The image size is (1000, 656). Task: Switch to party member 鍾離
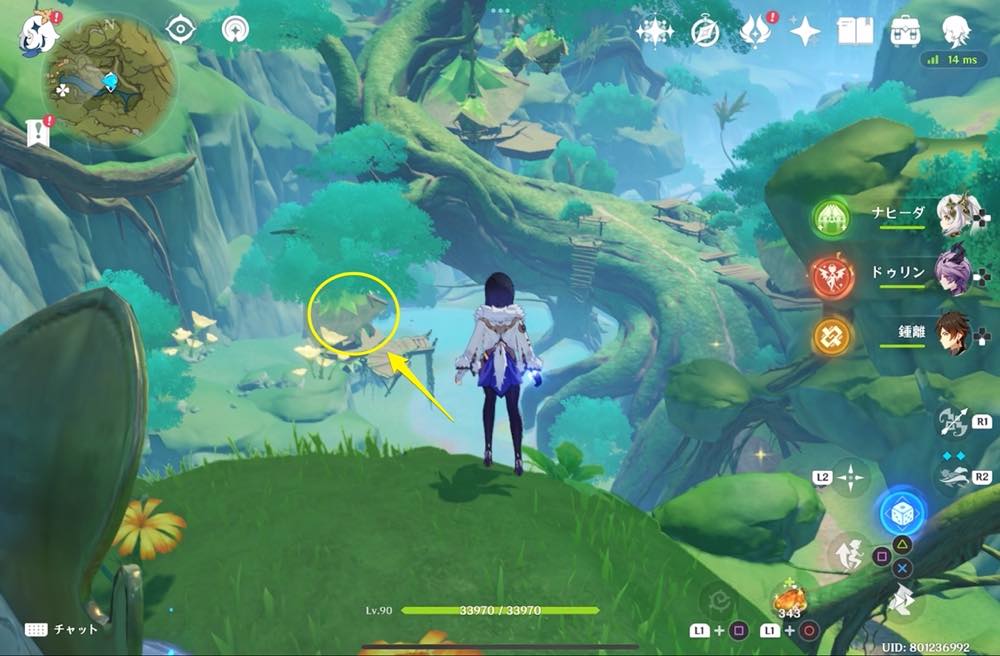coord(958,334)
